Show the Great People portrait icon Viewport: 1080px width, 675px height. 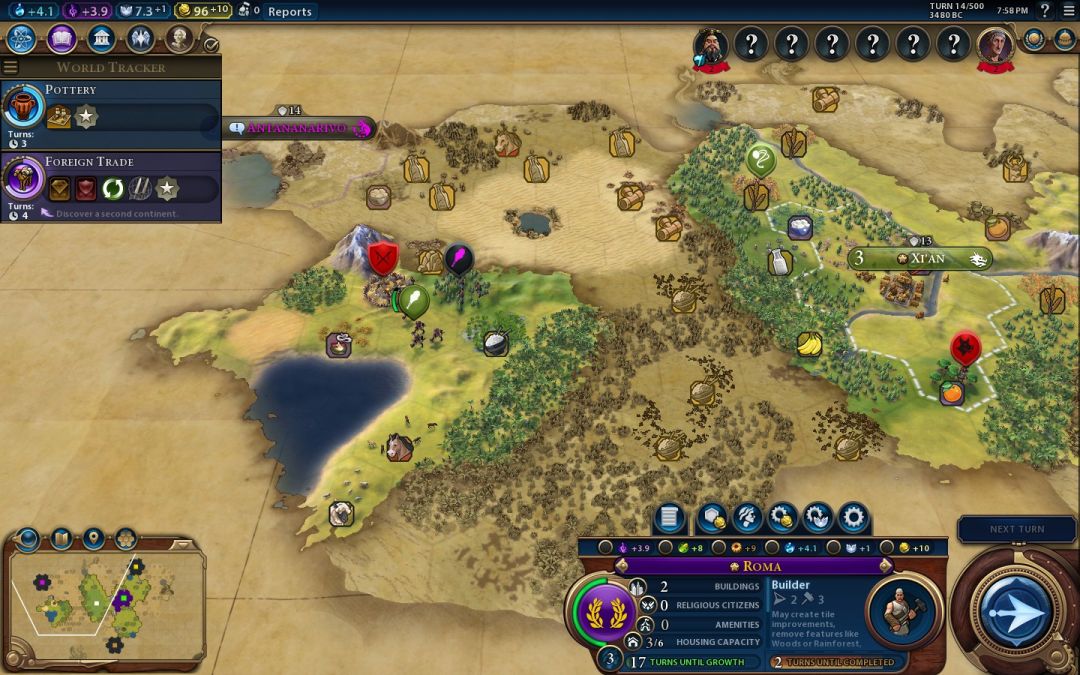click(179, 39)
